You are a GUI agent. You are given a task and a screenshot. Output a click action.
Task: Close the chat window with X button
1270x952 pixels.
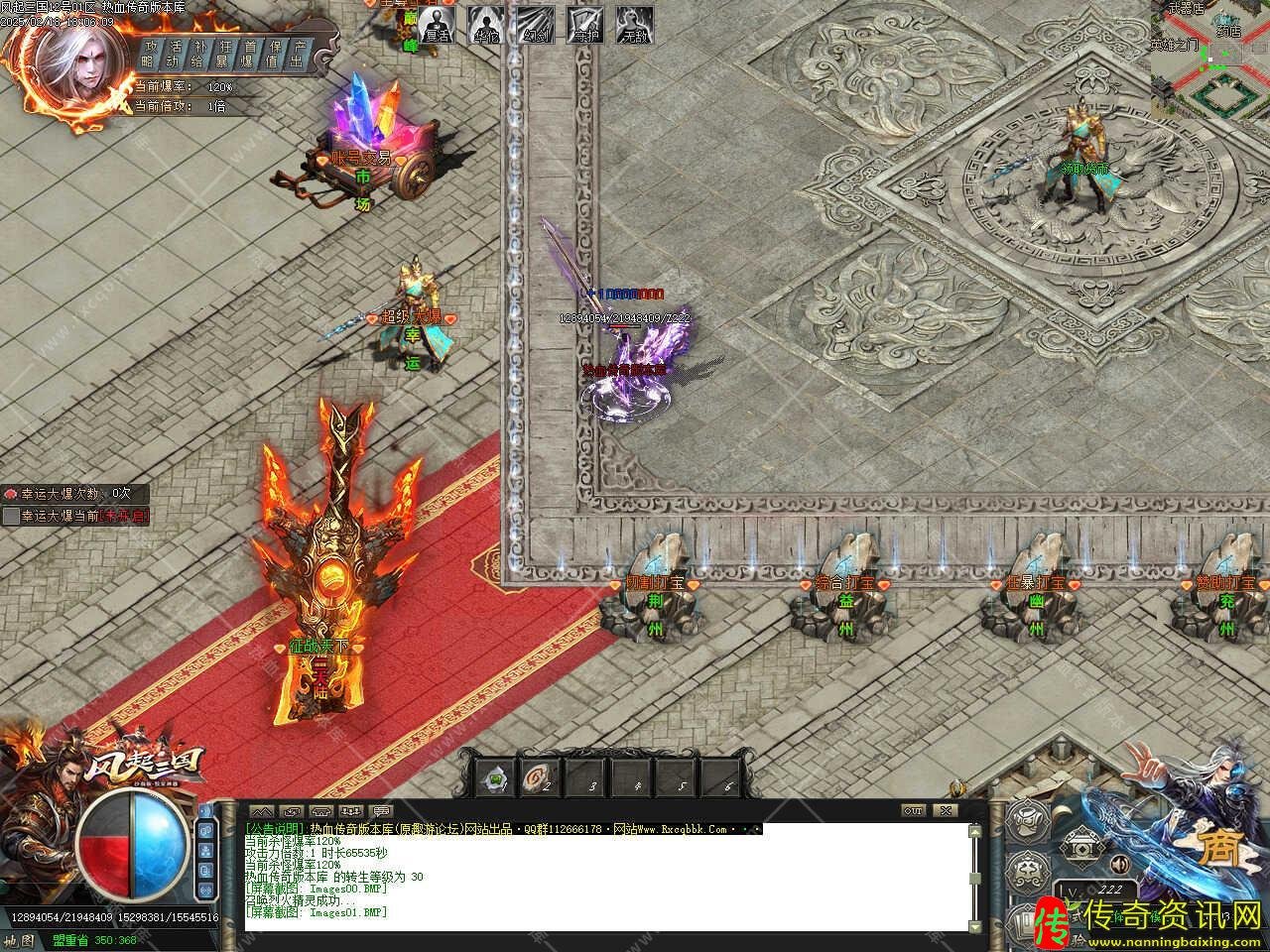[946, 810]
